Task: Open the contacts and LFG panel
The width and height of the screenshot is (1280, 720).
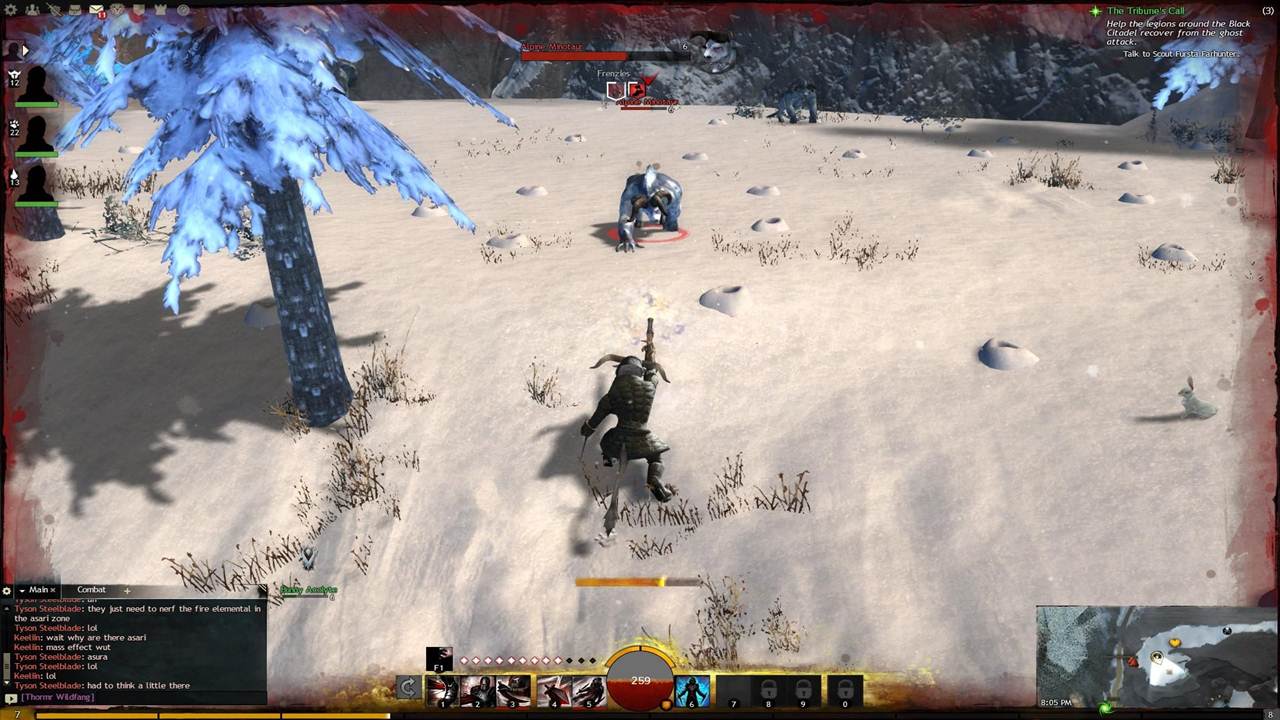Action: [x=33, y=10]
